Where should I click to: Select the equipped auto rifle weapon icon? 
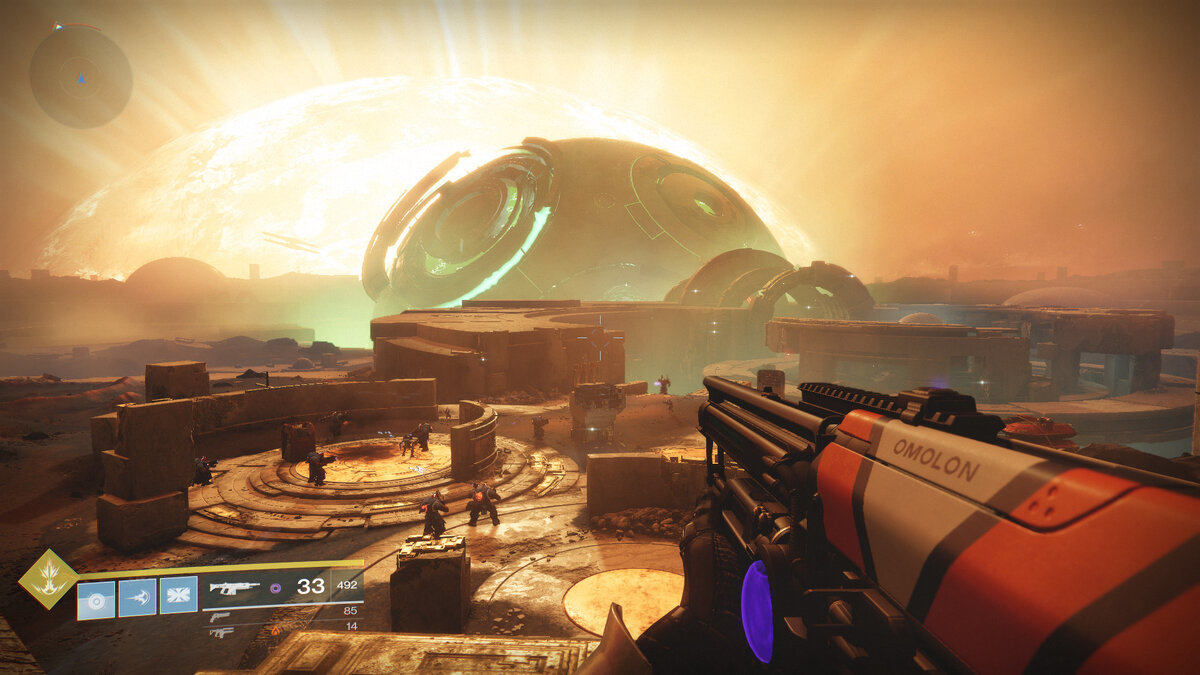(234, 588)
